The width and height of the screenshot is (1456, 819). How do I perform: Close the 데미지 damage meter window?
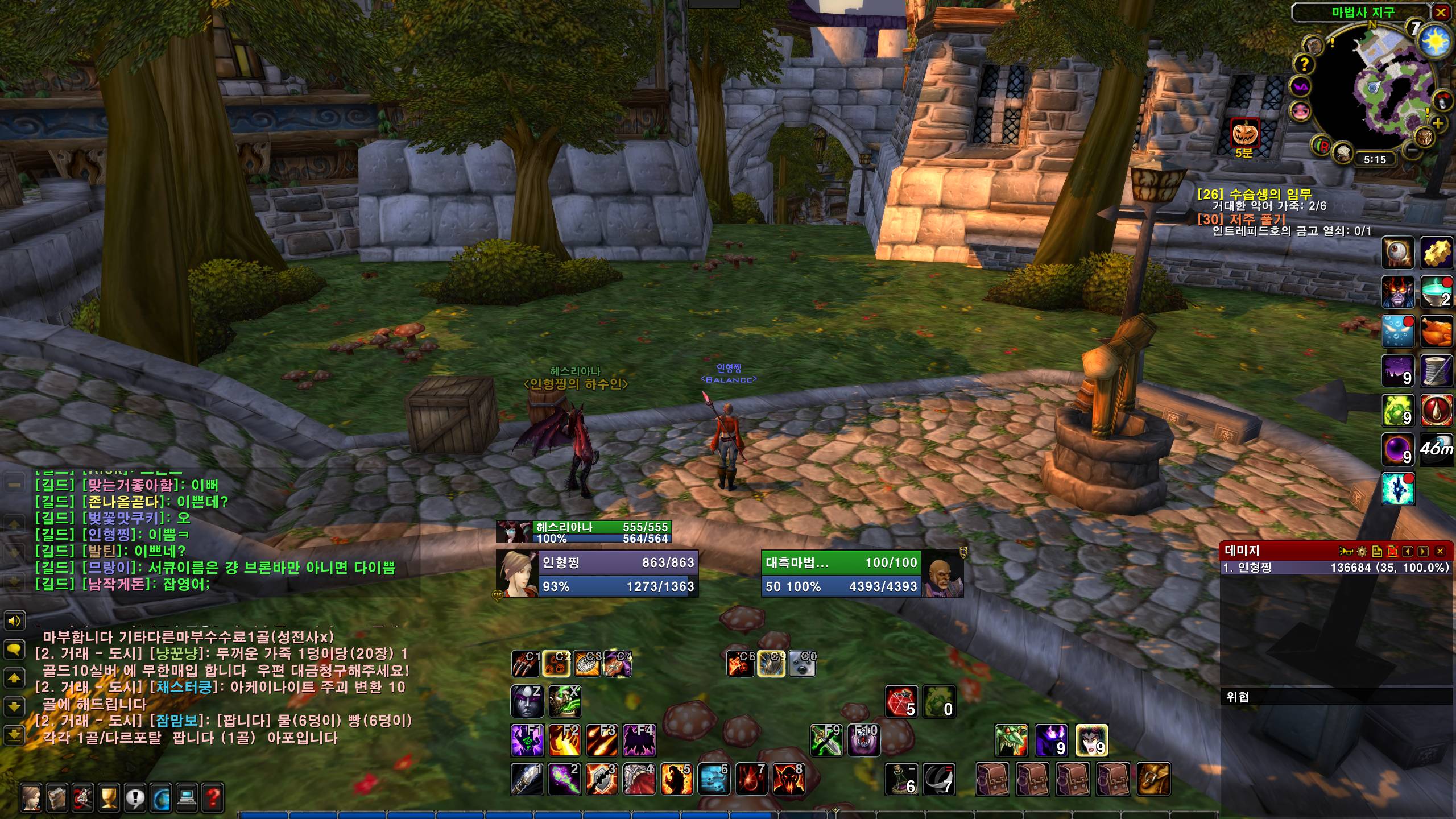click(1440, 551)
